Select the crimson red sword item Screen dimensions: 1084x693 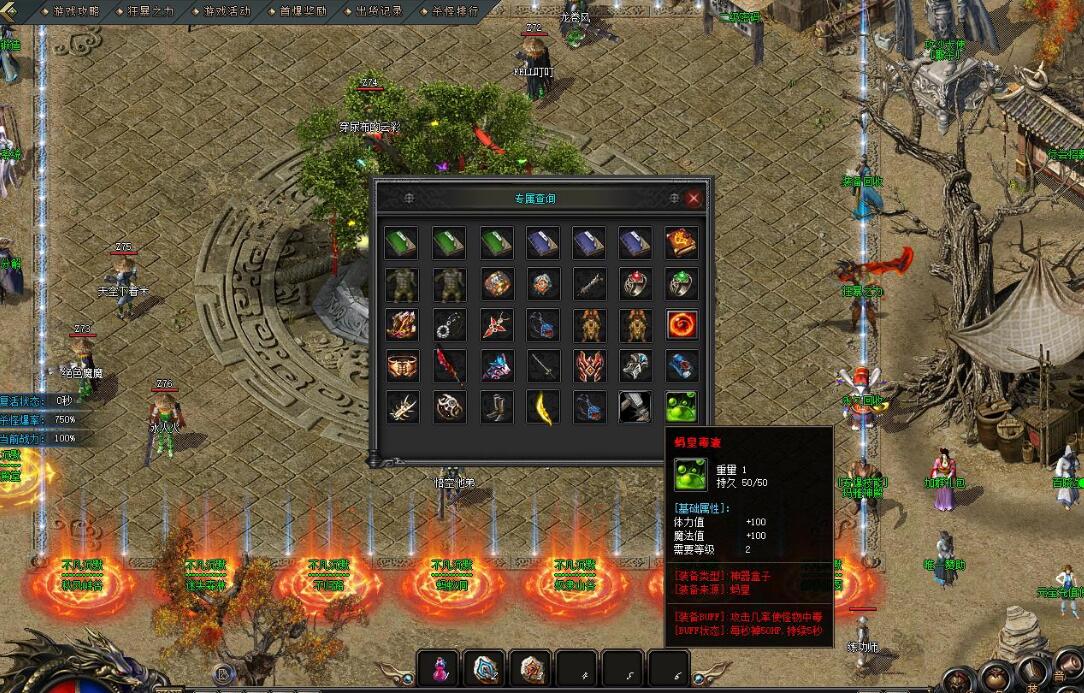click(x=448, y=366)
